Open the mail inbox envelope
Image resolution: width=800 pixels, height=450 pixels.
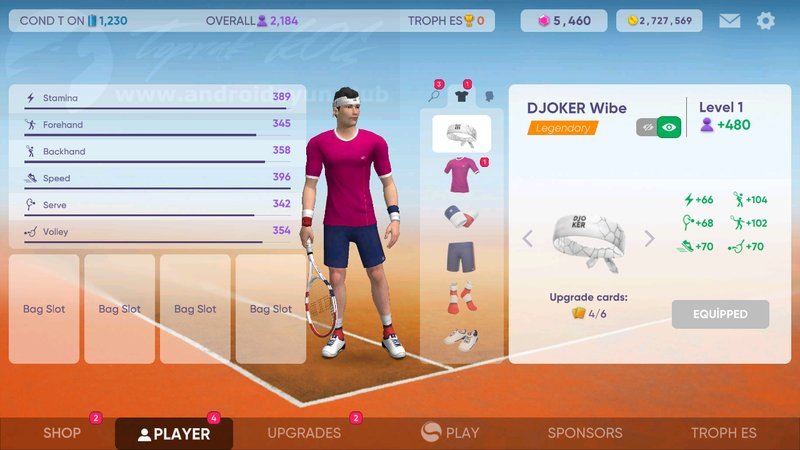click(730, 20)
